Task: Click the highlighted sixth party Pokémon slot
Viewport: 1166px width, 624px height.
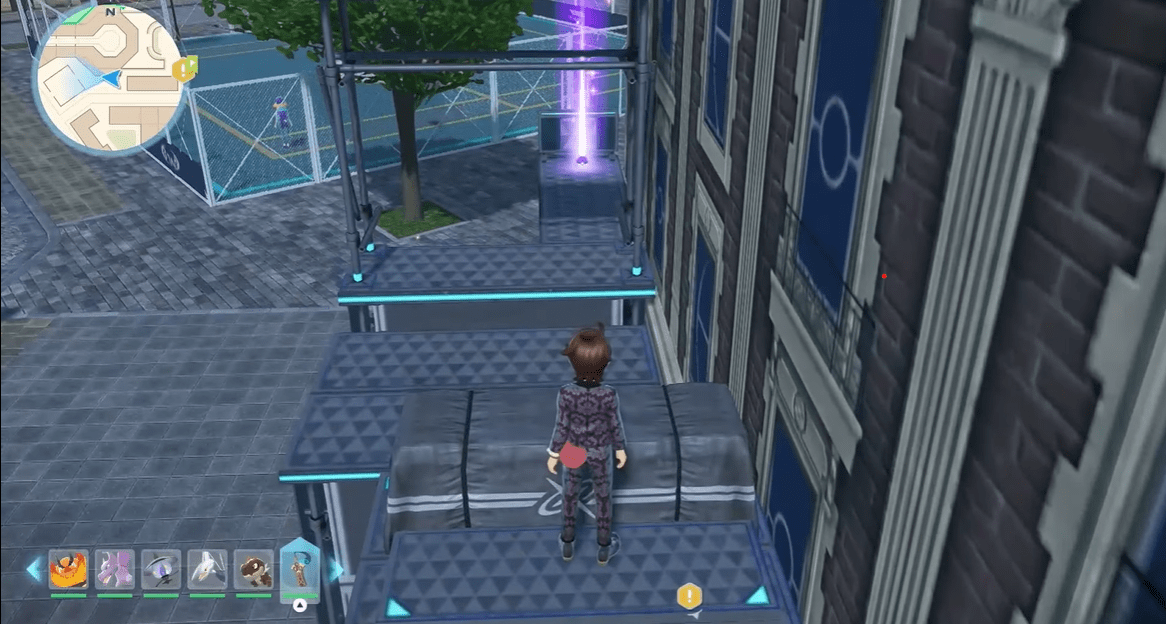Action: coord(299,570)
